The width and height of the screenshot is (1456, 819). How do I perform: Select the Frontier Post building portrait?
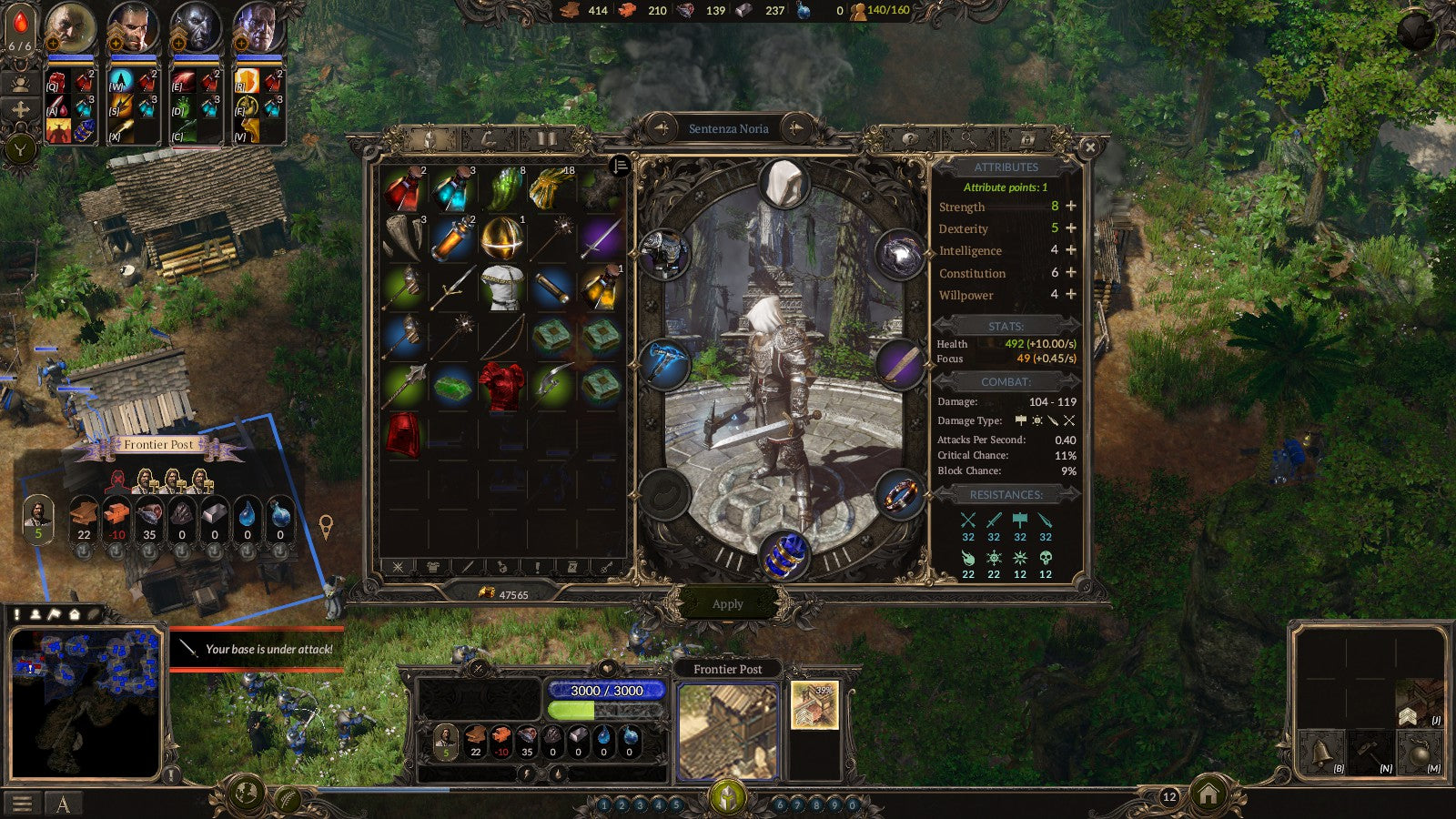728,732
